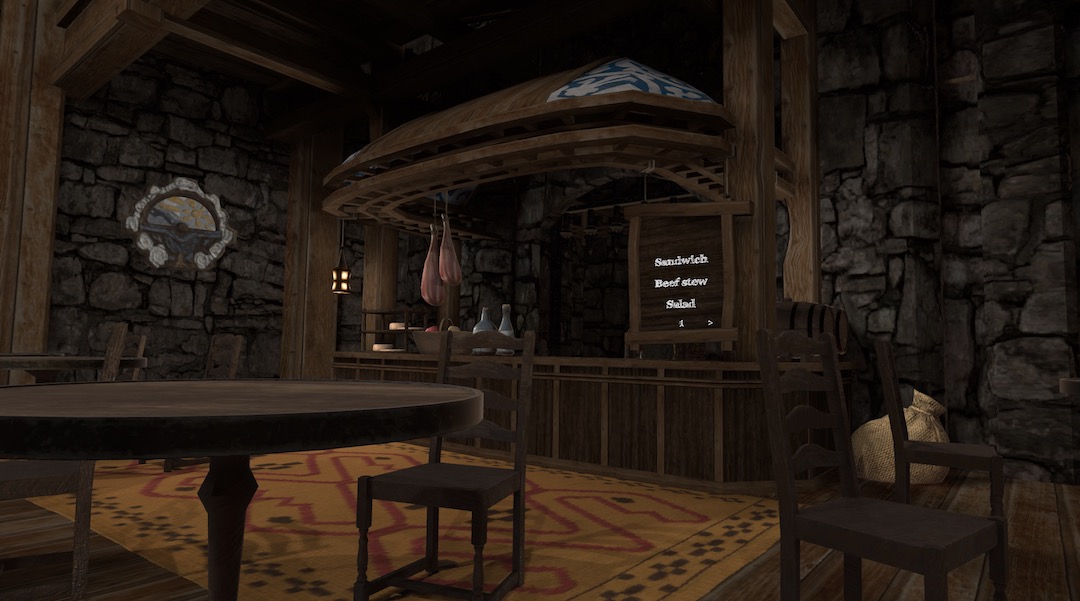Go to the next menu page arrow

710,323
